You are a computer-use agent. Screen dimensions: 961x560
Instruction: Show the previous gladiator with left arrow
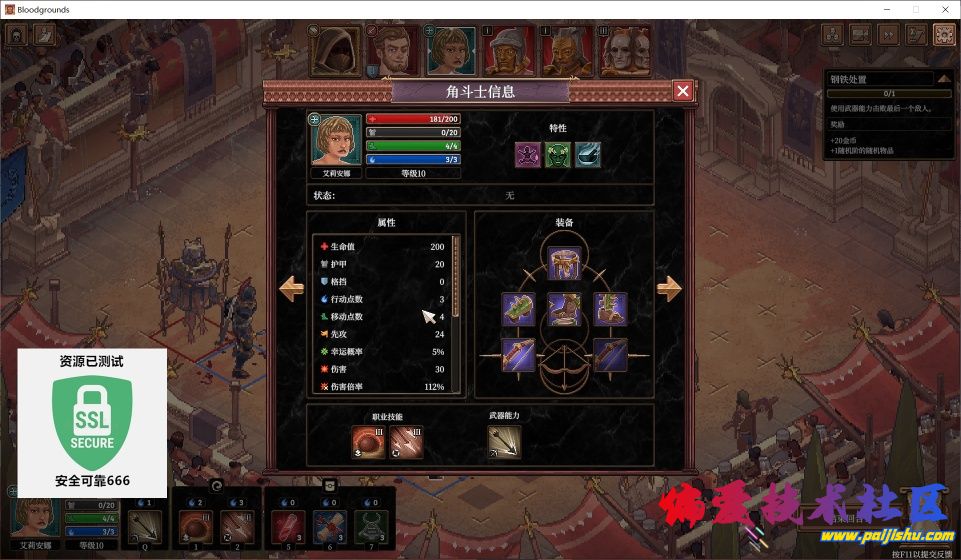pos(292,289)
